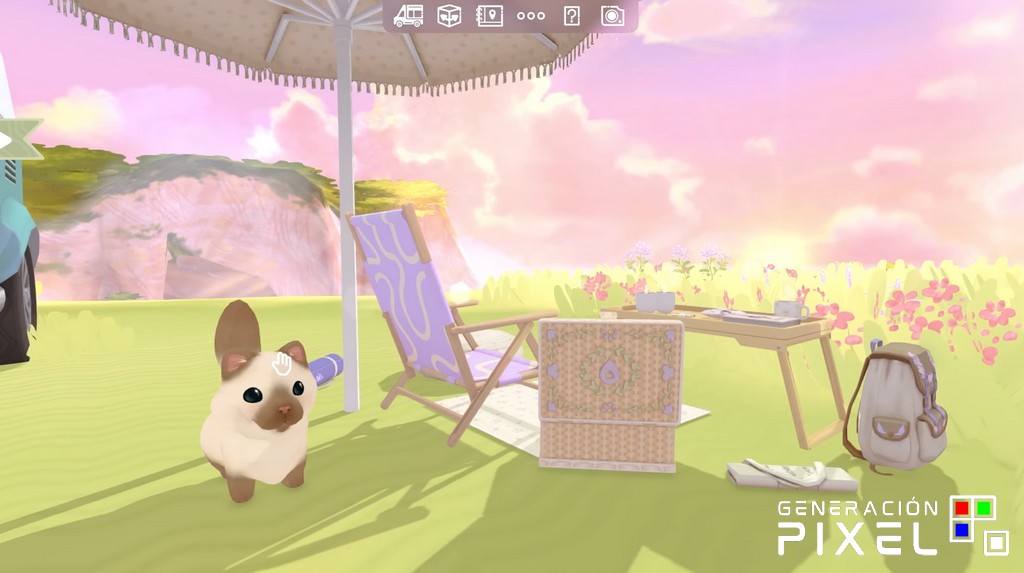Viewport: 1024px width, 573px height.
Task: Open the camper van menu
Action: (x=408, y=15)
